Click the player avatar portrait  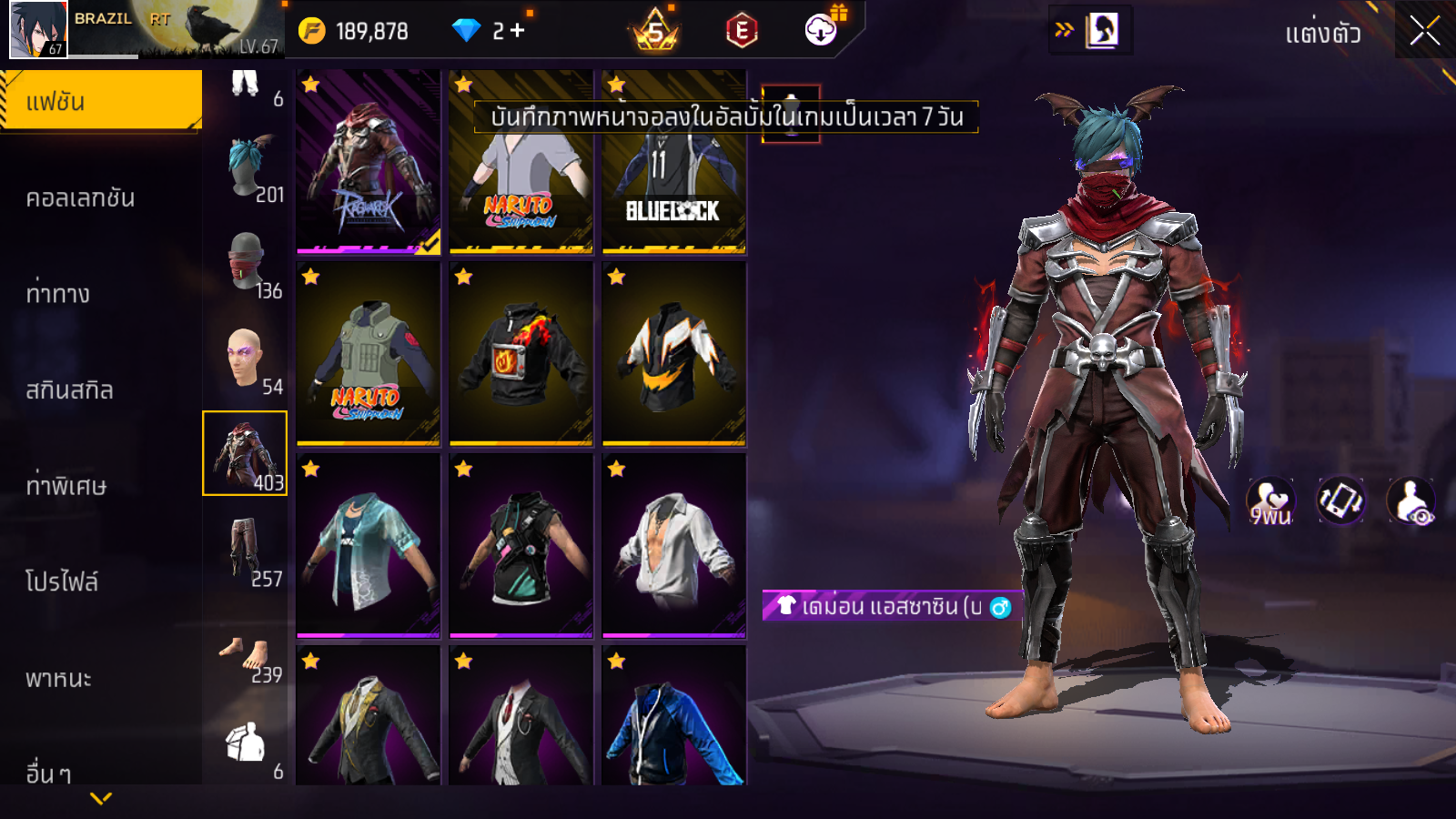pos(38,30)
